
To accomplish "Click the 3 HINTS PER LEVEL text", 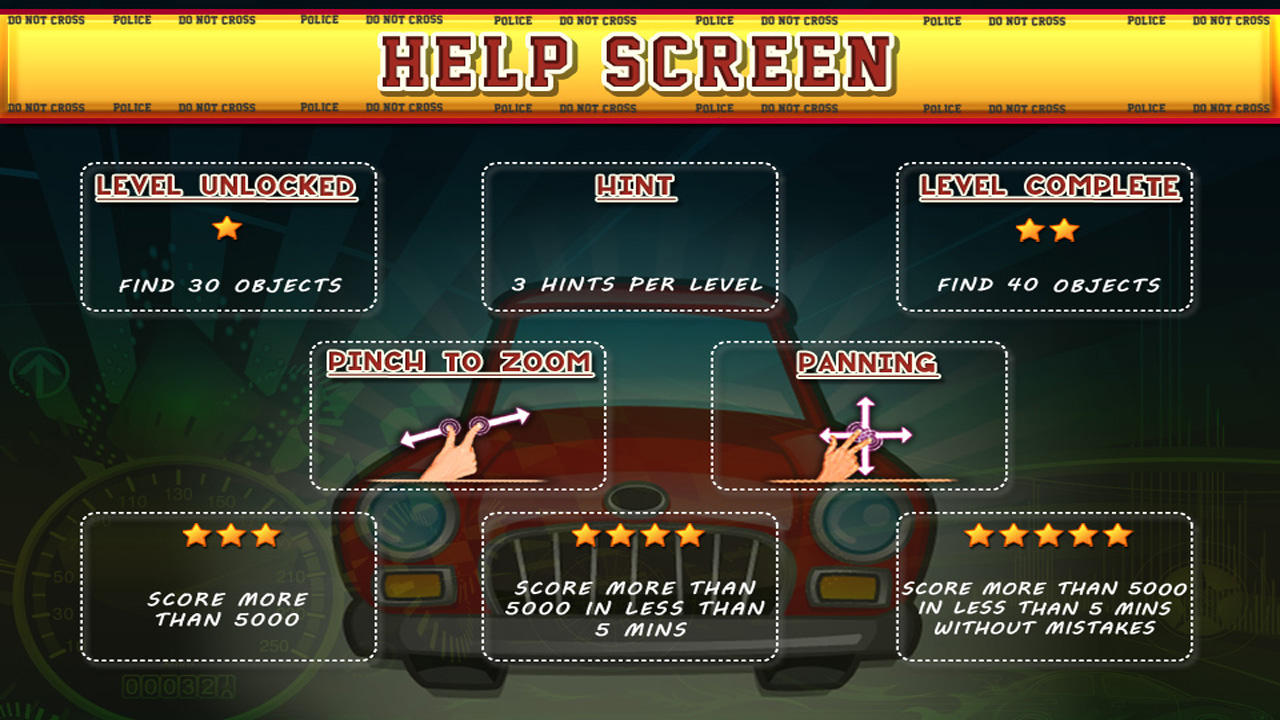I will click(635, 284).
